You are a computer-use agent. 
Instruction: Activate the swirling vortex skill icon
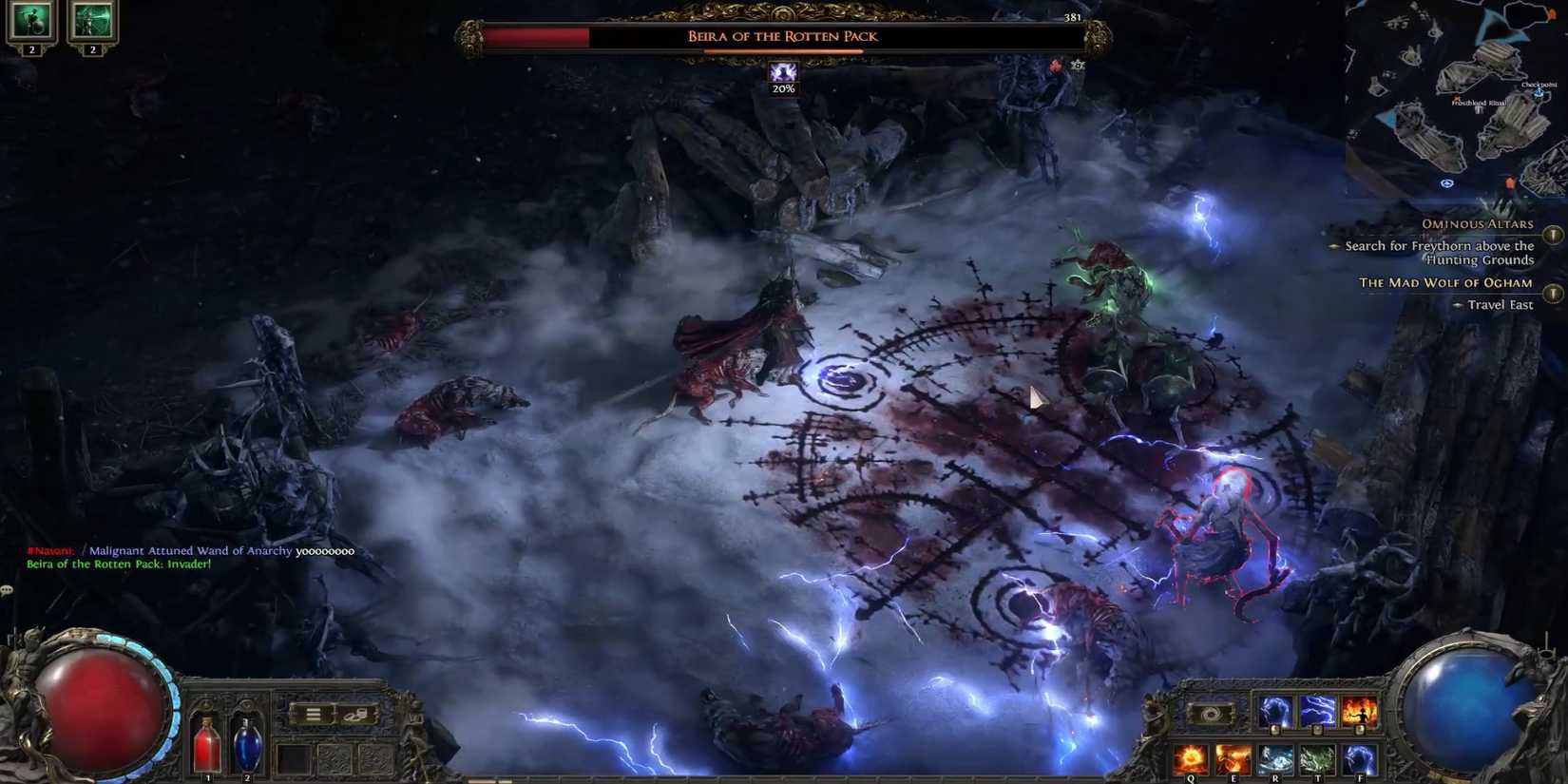(x=1211, y=713)
